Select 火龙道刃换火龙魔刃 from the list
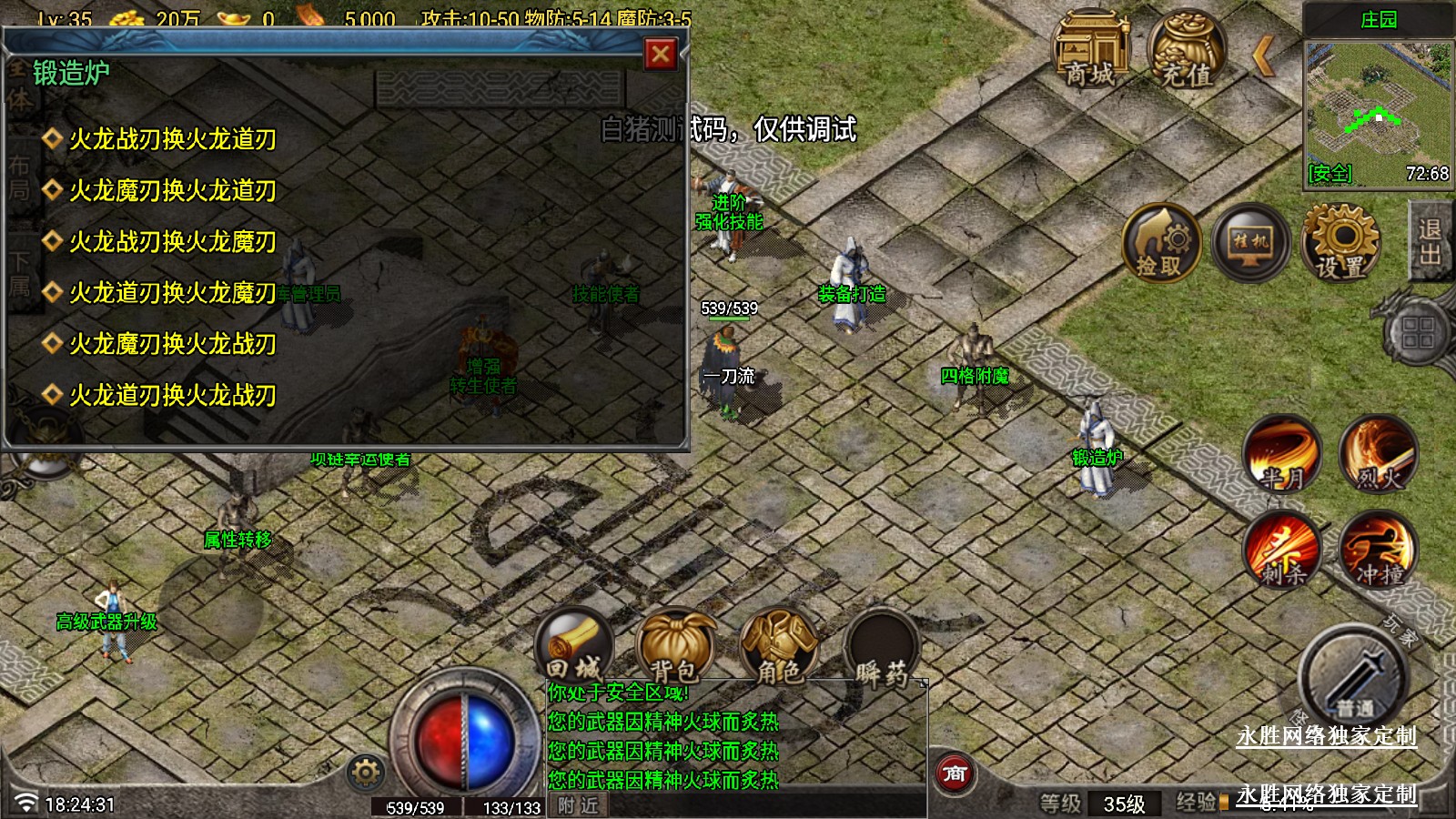1456x819 pixels. pos(172,292)
